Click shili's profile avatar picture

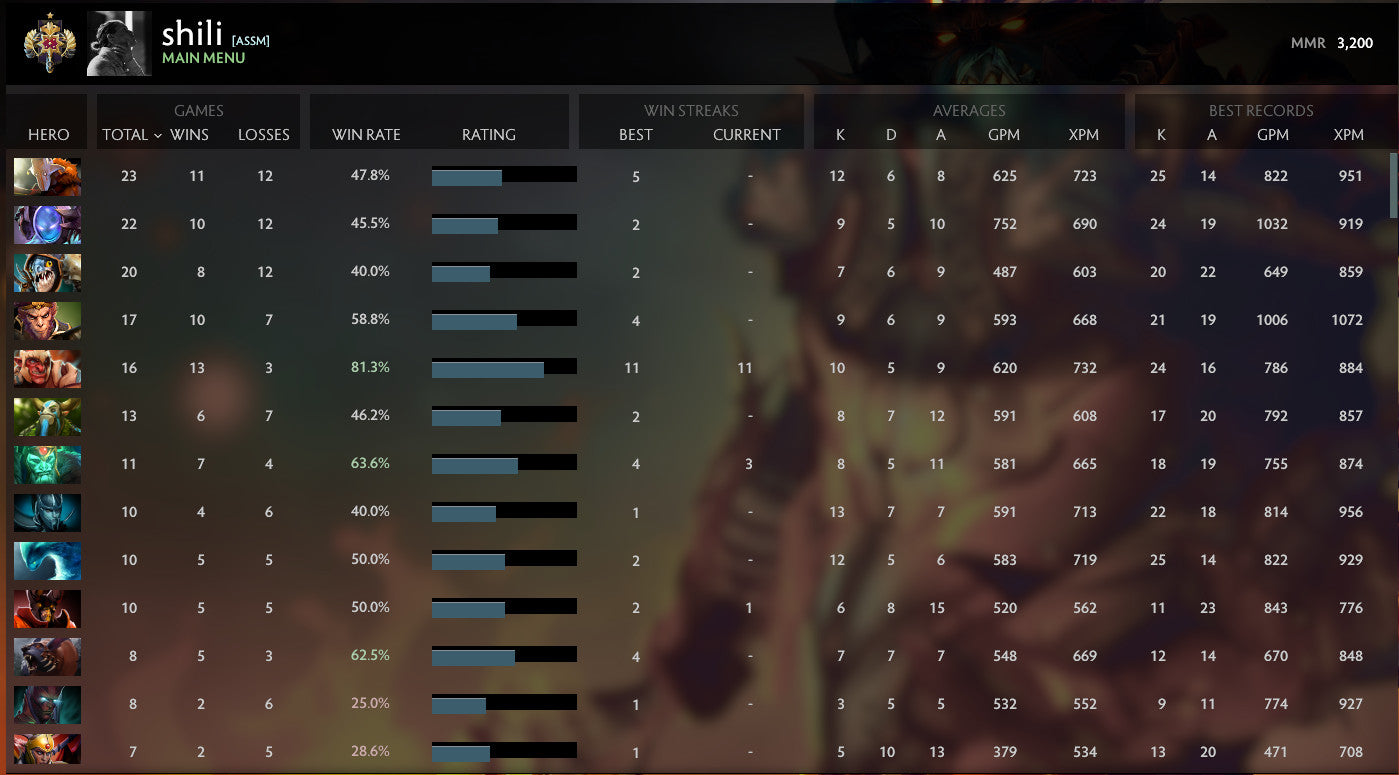(x=118, y=43)
